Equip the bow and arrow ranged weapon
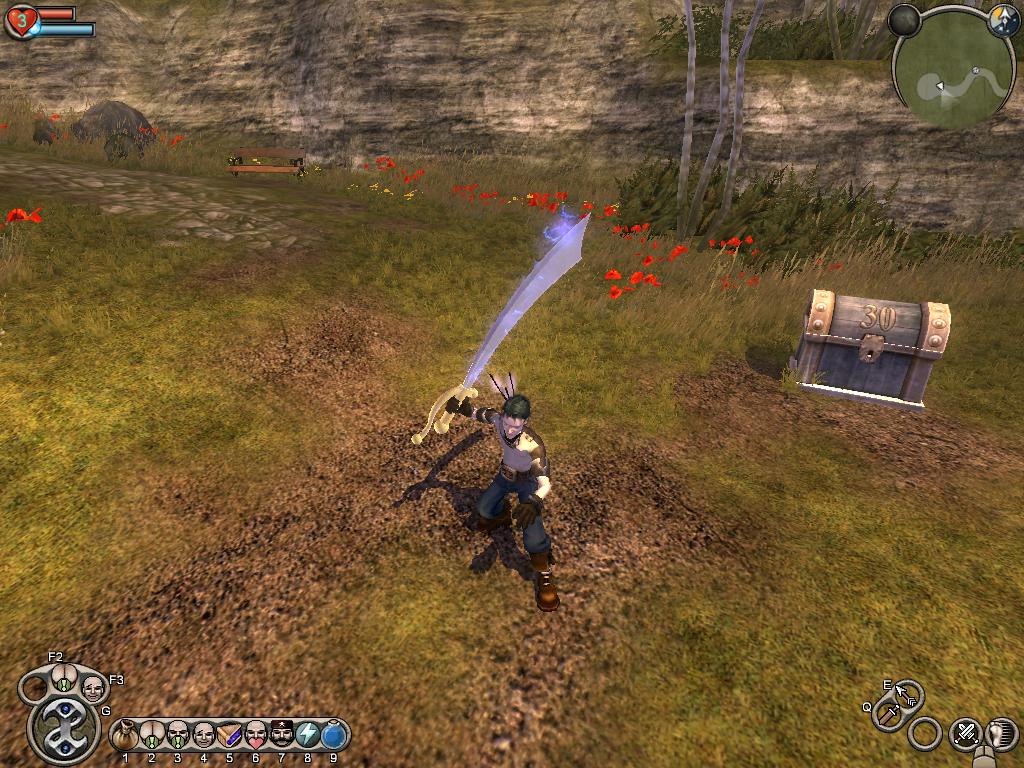 tap(908, 692)
